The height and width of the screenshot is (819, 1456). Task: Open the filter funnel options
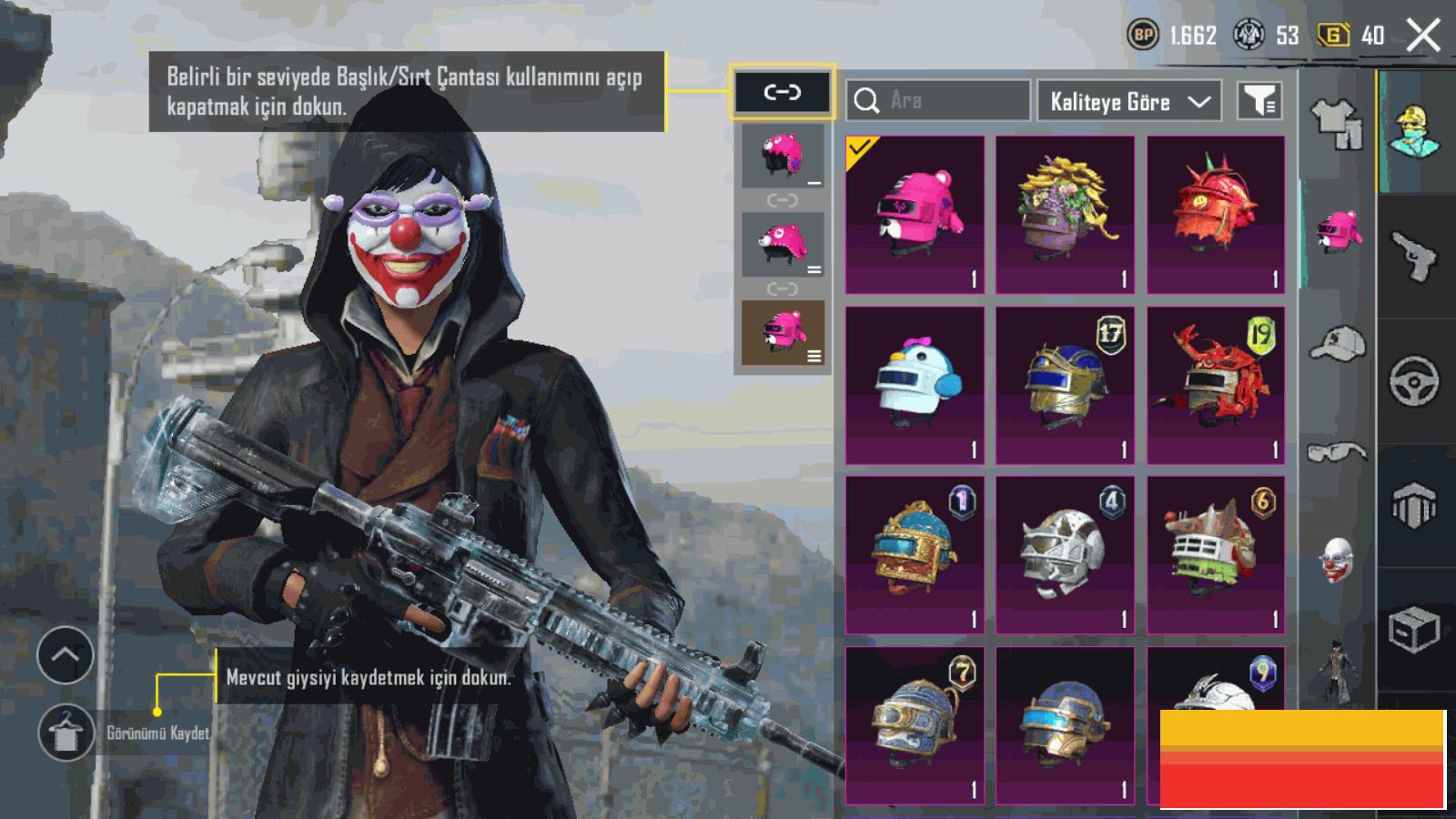pos(1259,101)
